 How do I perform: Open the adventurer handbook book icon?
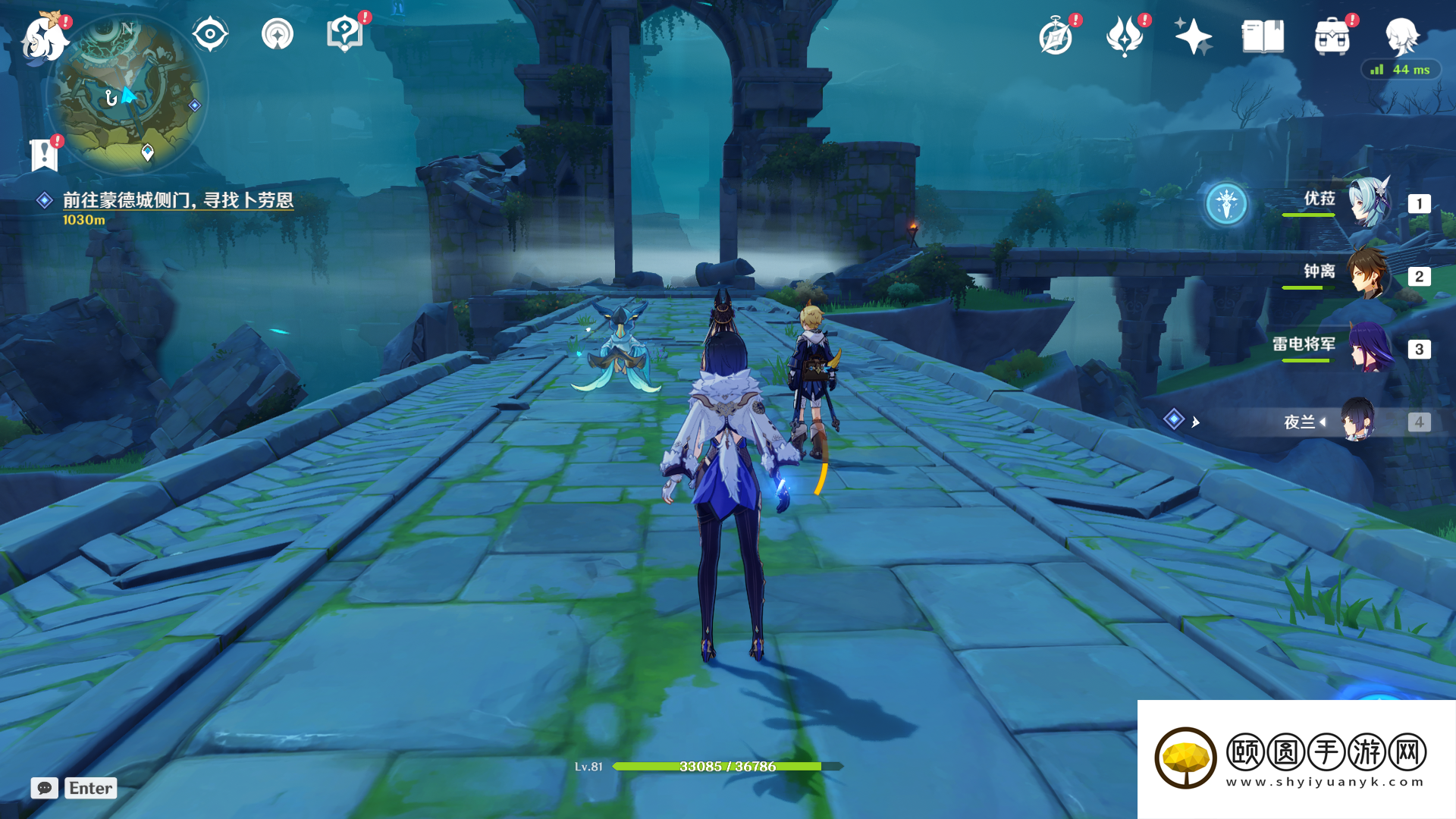coord(1263,36)
